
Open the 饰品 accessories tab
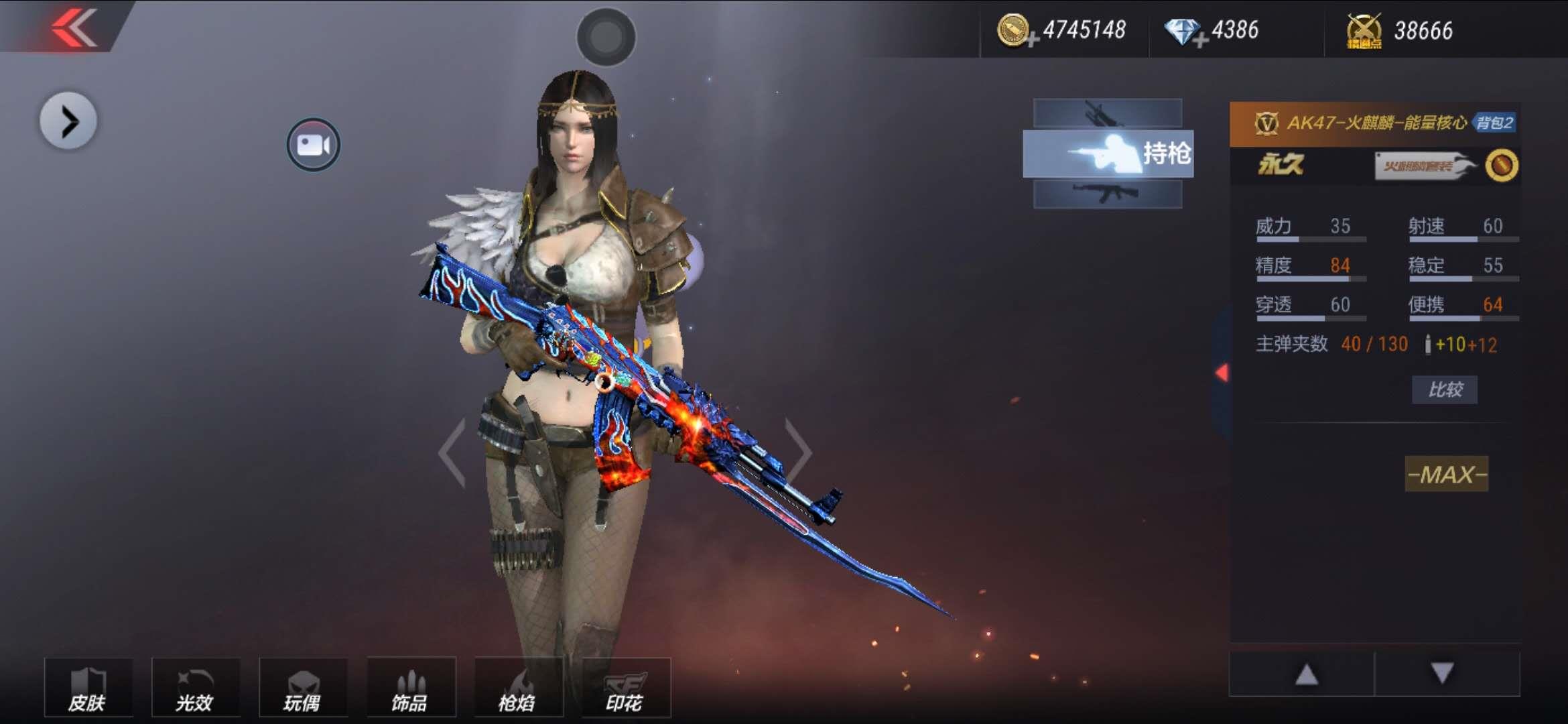[x=410, y=688]
